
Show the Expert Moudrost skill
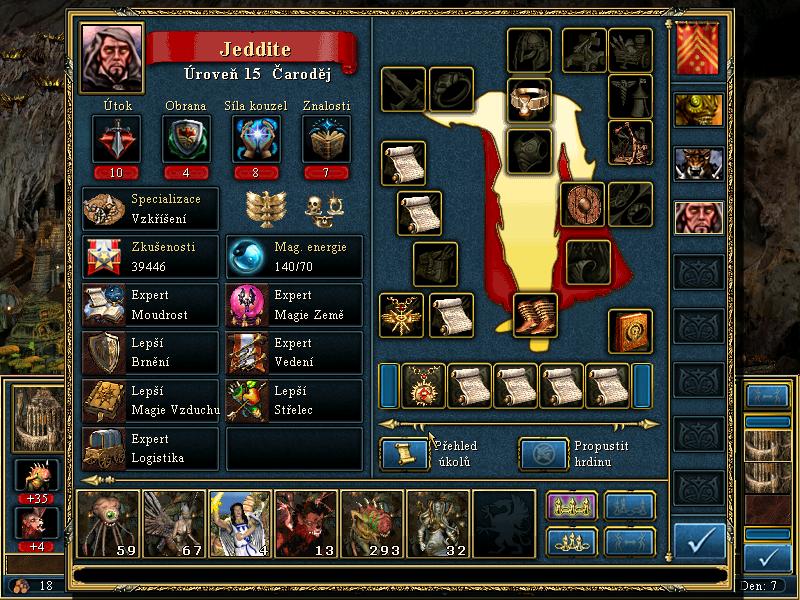[150, 307]
